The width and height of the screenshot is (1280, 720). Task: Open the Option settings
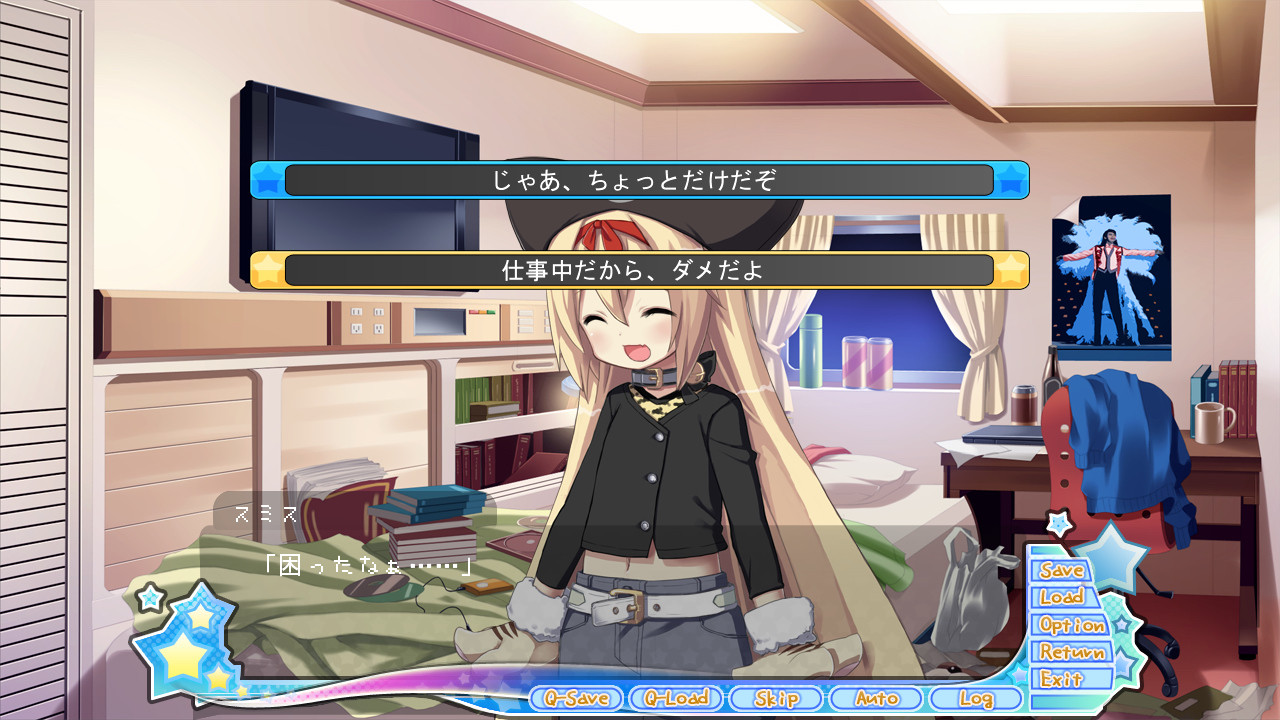[1071, 625]
